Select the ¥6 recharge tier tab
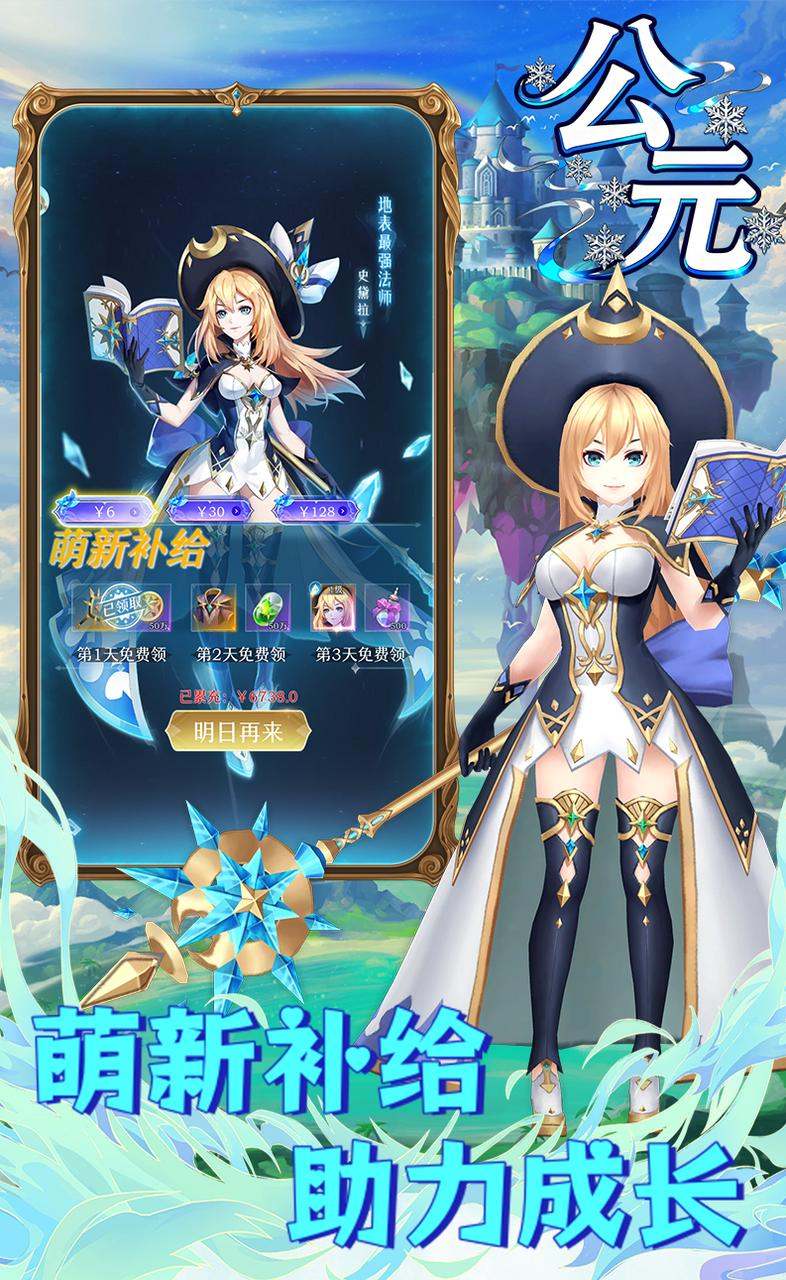The image size is (786, 1280). [106, 510]
